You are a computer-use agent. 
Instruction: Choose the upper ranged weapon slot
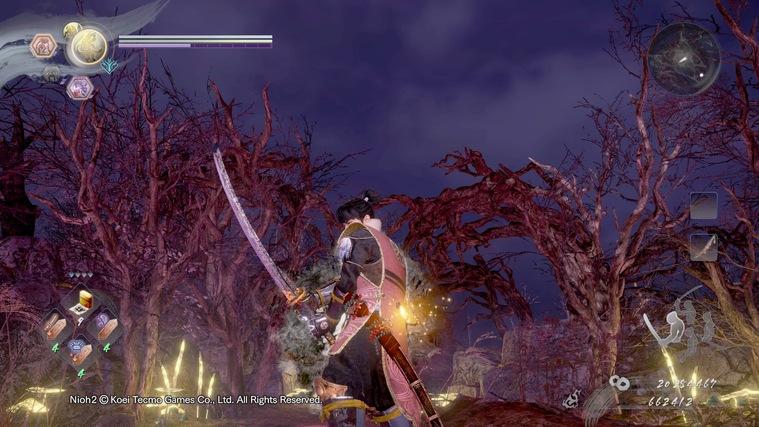[x=703, y=206]
